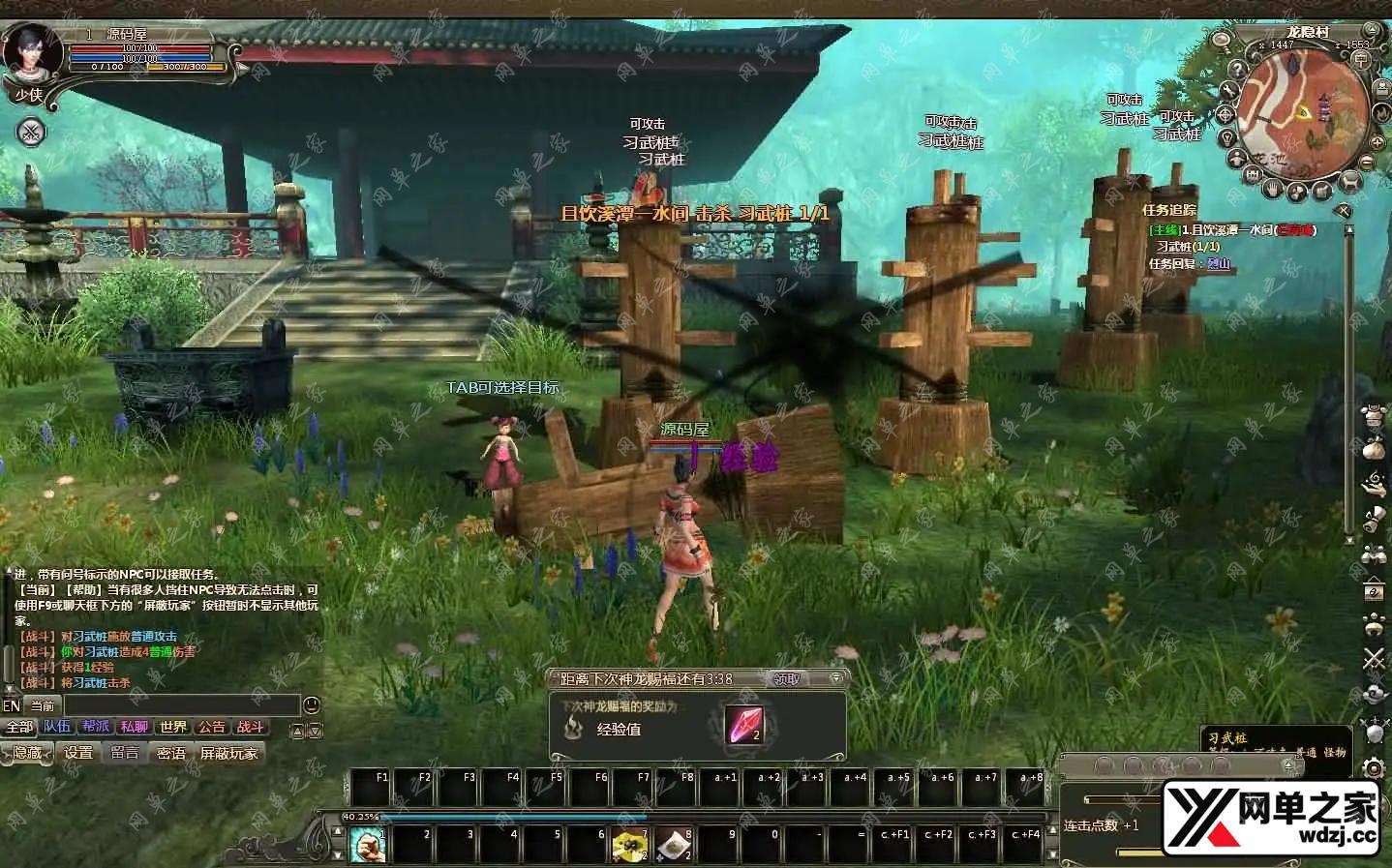This screenshot has width=1392, height=868.
Task: Click the chat text input field
Action: click(182, 705)
